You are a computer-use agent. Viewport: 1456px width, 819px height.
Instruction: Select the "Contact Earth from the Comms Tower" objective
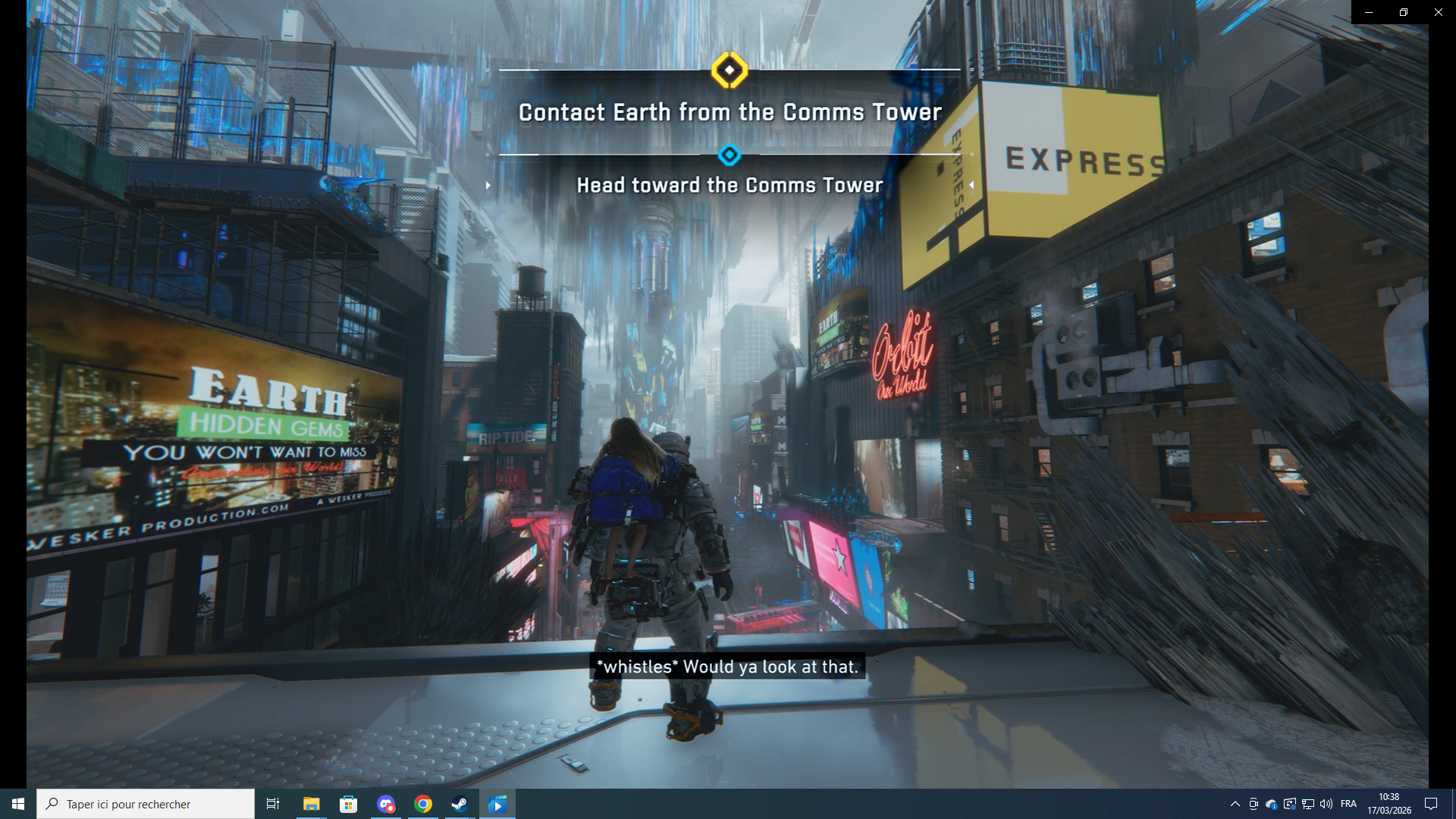[x=730, y=112]
